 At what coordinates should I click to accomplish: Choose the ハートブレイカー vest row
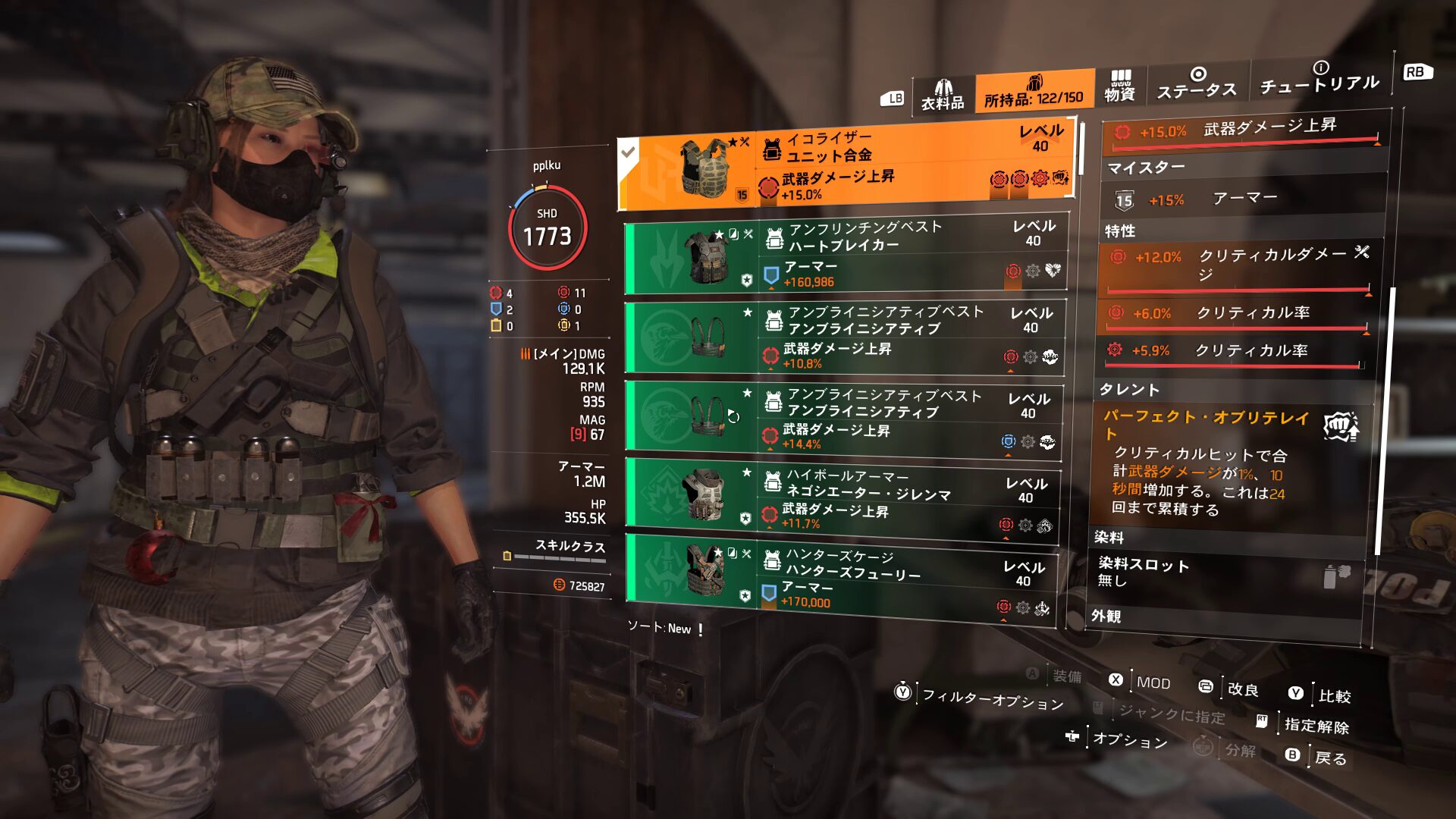846,256
